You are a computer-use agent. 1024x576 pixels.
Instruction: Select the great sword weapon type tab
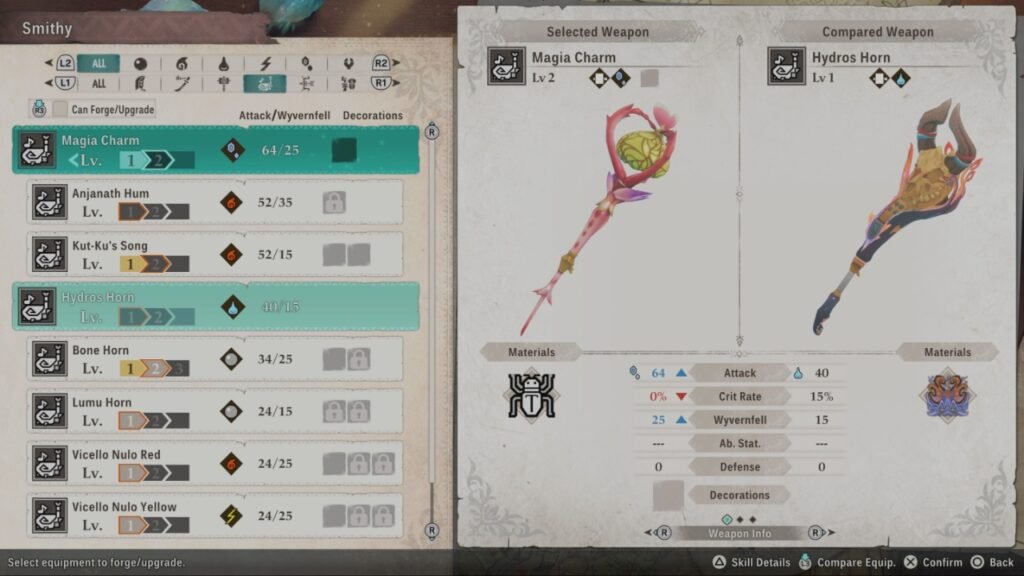(x=140, y=84)
